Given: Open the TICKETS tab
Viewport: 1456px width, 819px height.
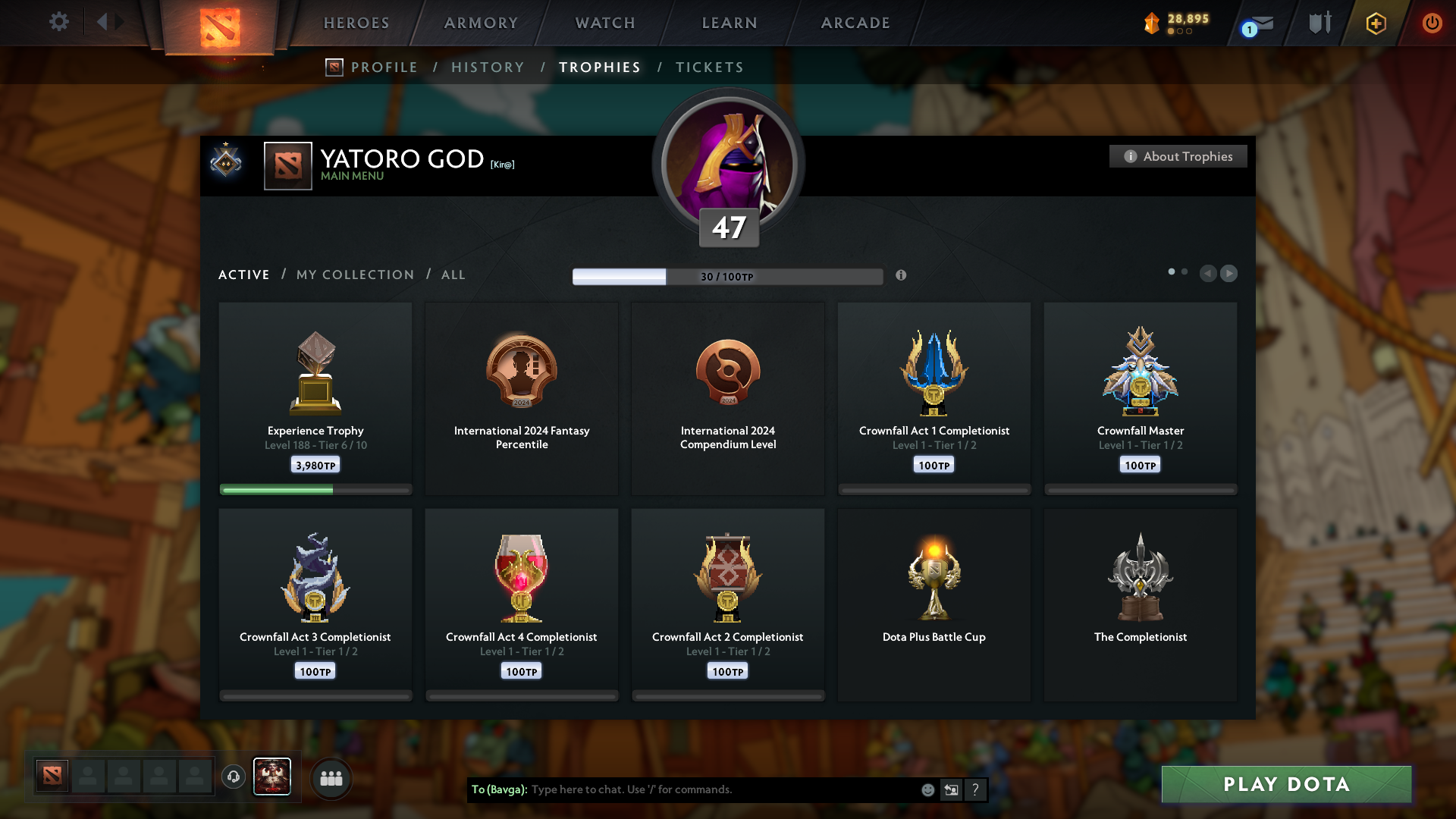Looking at the screenshot, I should [709, 67].
